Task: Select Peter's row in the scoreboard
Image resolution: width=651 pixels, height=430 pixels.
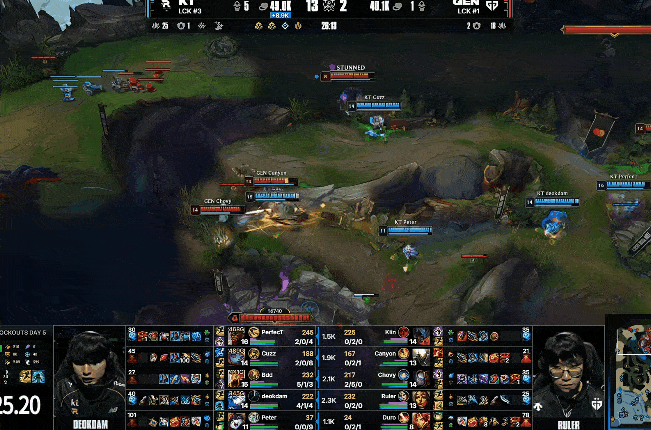Action: [x=270, y=419]
